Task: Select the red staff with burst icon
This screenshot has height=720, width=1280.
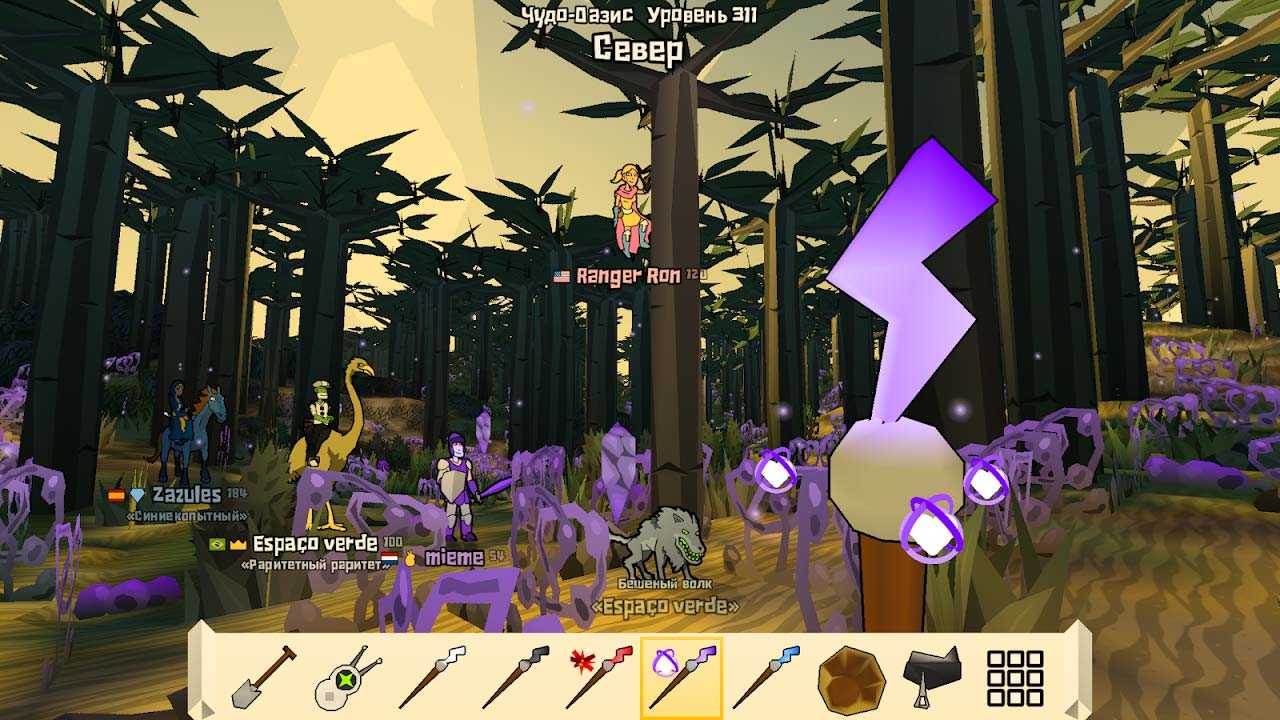Action: (x=599, y=678)
